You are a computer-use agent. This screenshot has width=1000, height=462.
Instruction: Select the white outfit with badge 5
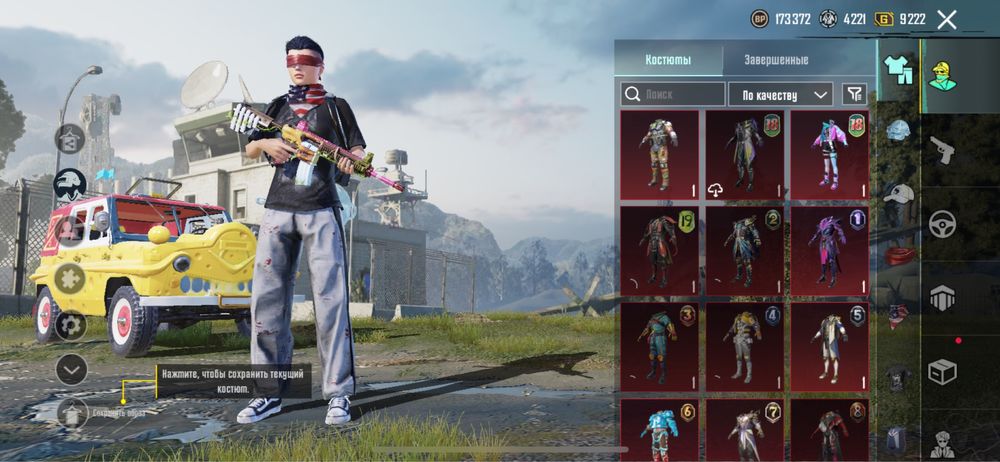(x=830, y=345)
